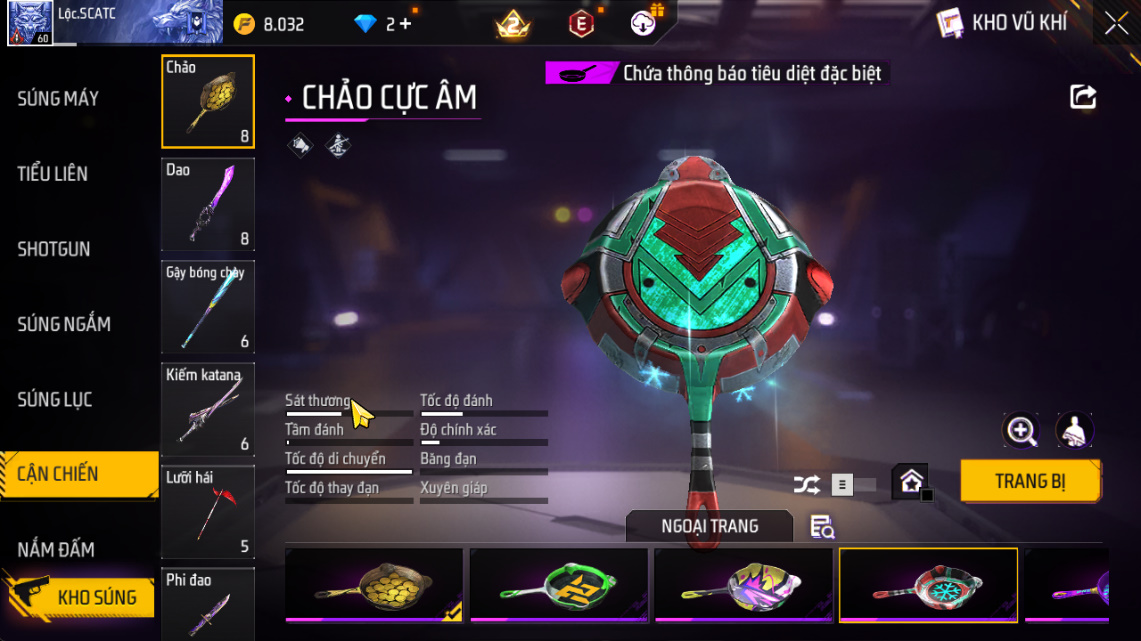Choose the green and yellow pan skin
This screenshot has height=641, width=1141.
click(559, 585)
